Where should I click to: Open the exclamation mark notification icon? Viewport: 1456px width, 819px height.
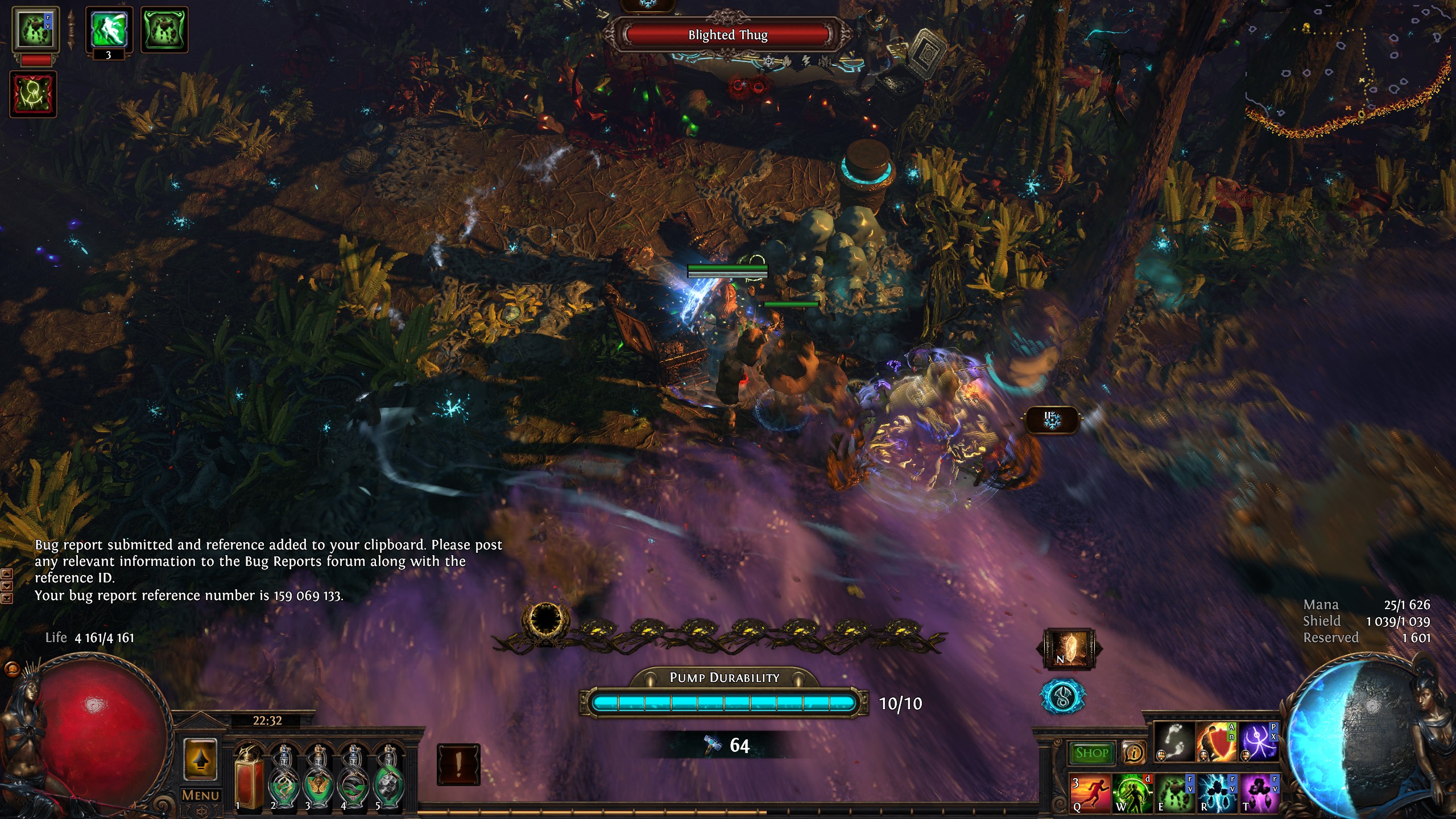pyautogui.click(x=458, y=764)
